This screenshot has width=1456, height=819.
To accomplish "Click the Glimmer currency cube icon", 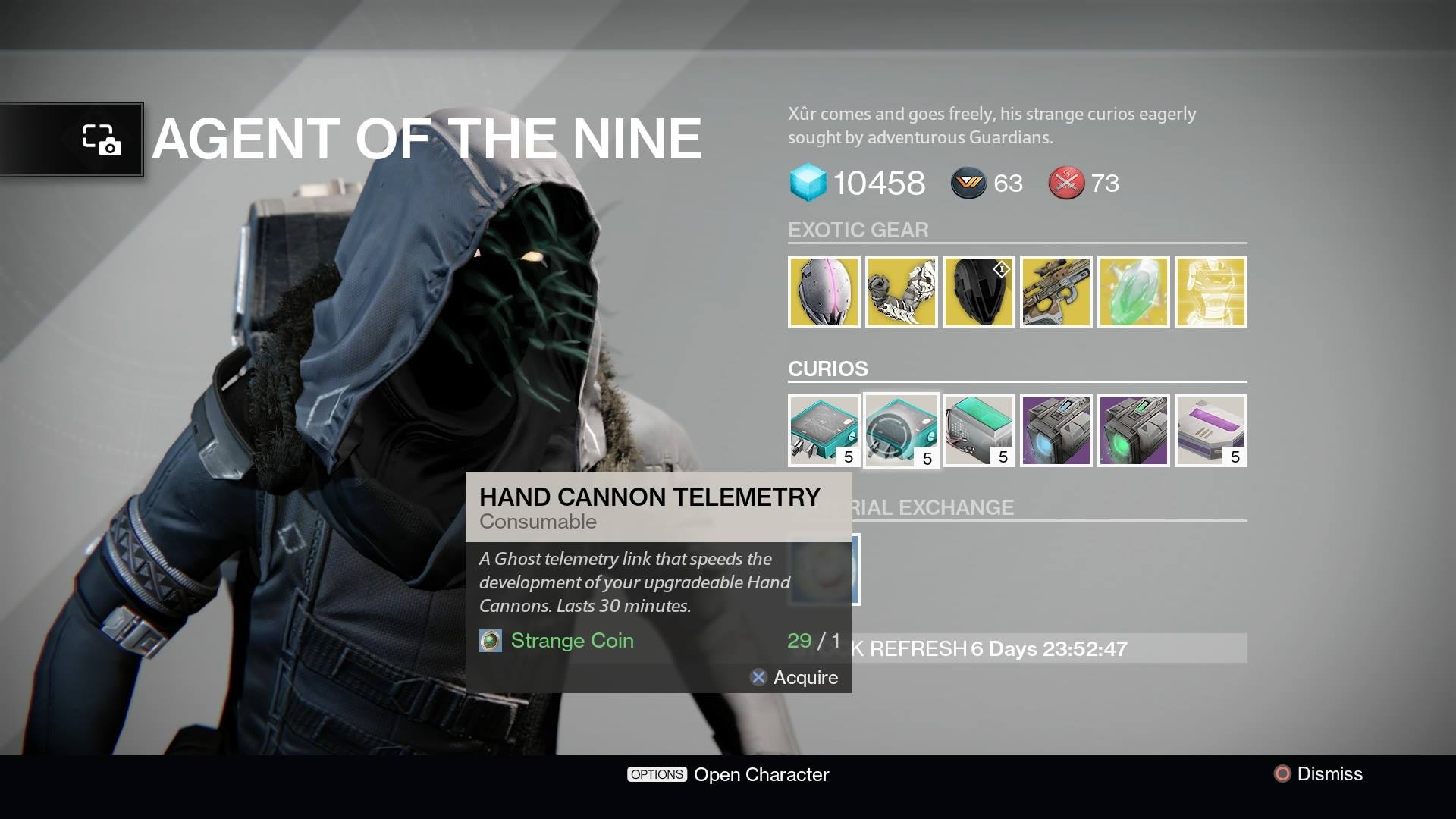I will (x=808, y=183).
